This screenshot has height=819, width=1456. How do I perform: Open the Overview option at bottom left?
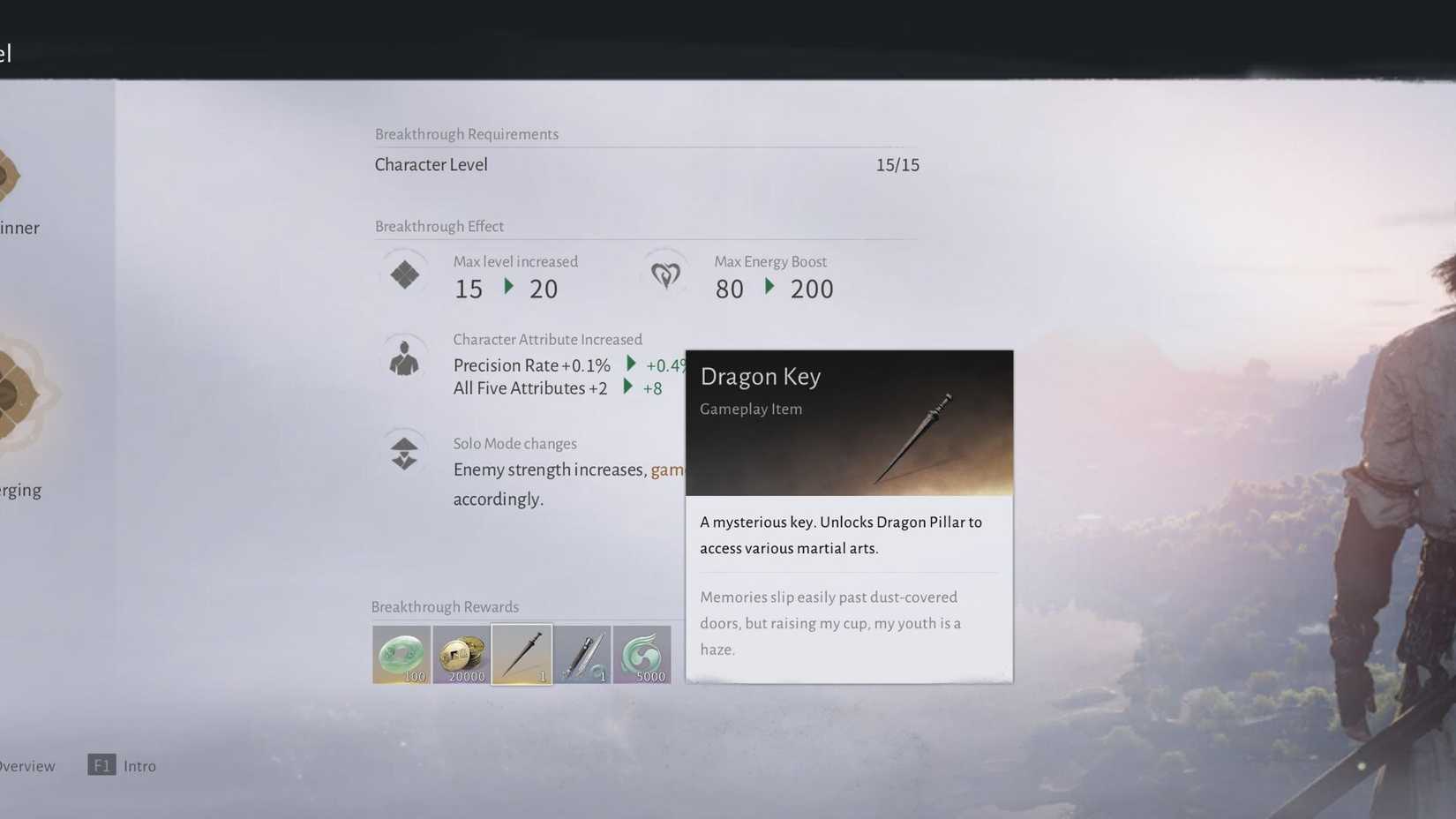[26, 766]
